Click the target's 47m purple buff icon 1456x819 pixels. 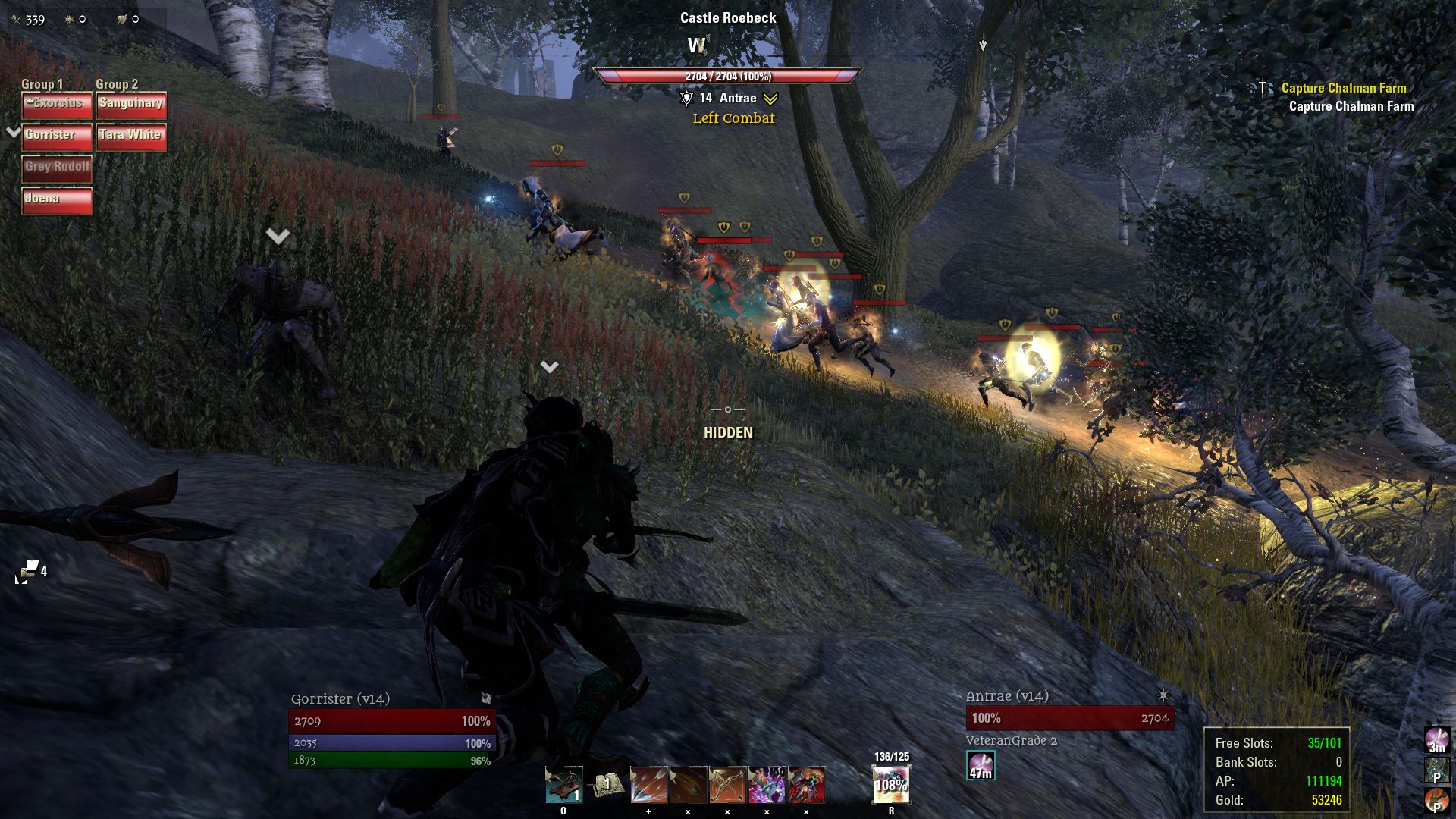coord(981,765)
